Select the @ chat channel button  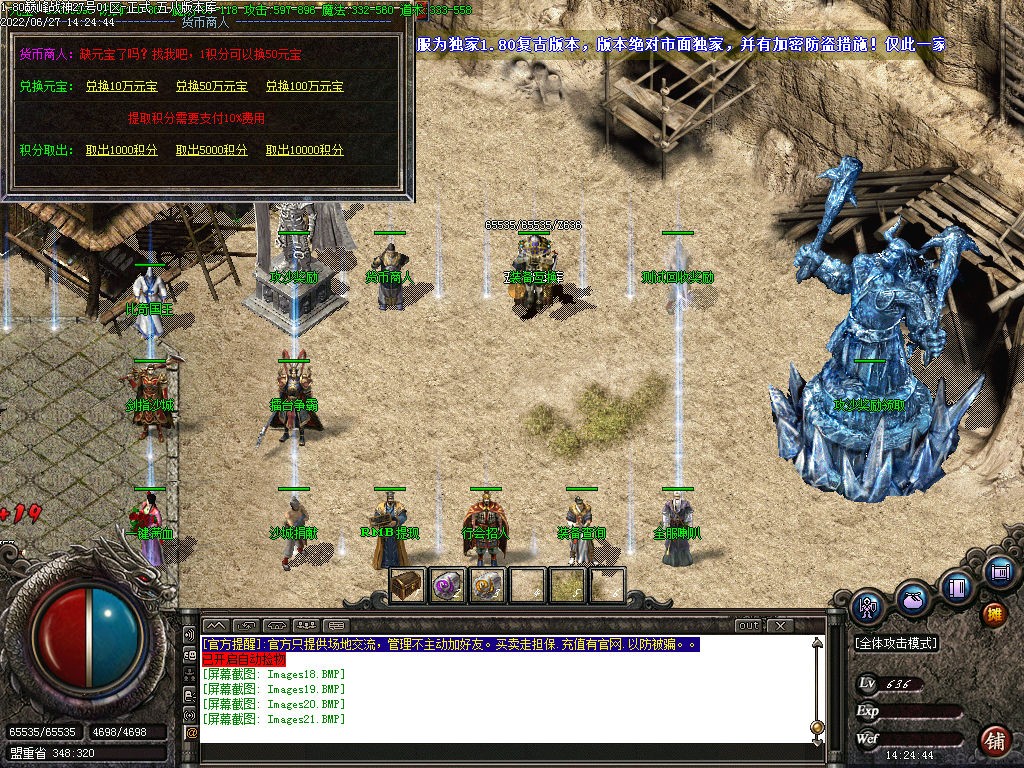tap(191, 733)
